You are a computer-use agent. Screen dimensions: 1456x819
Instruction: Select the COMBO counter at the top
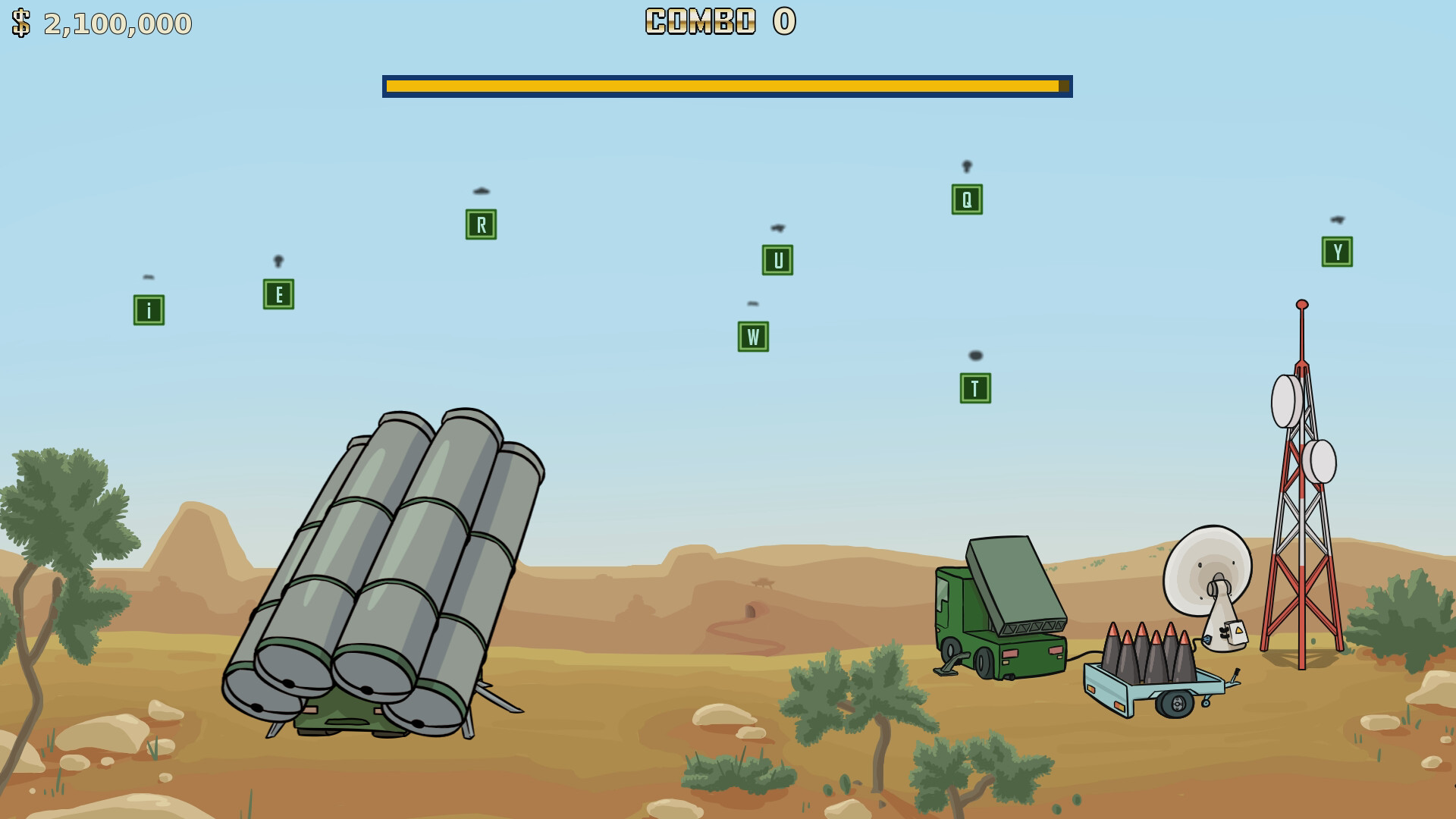pos(717,23)
